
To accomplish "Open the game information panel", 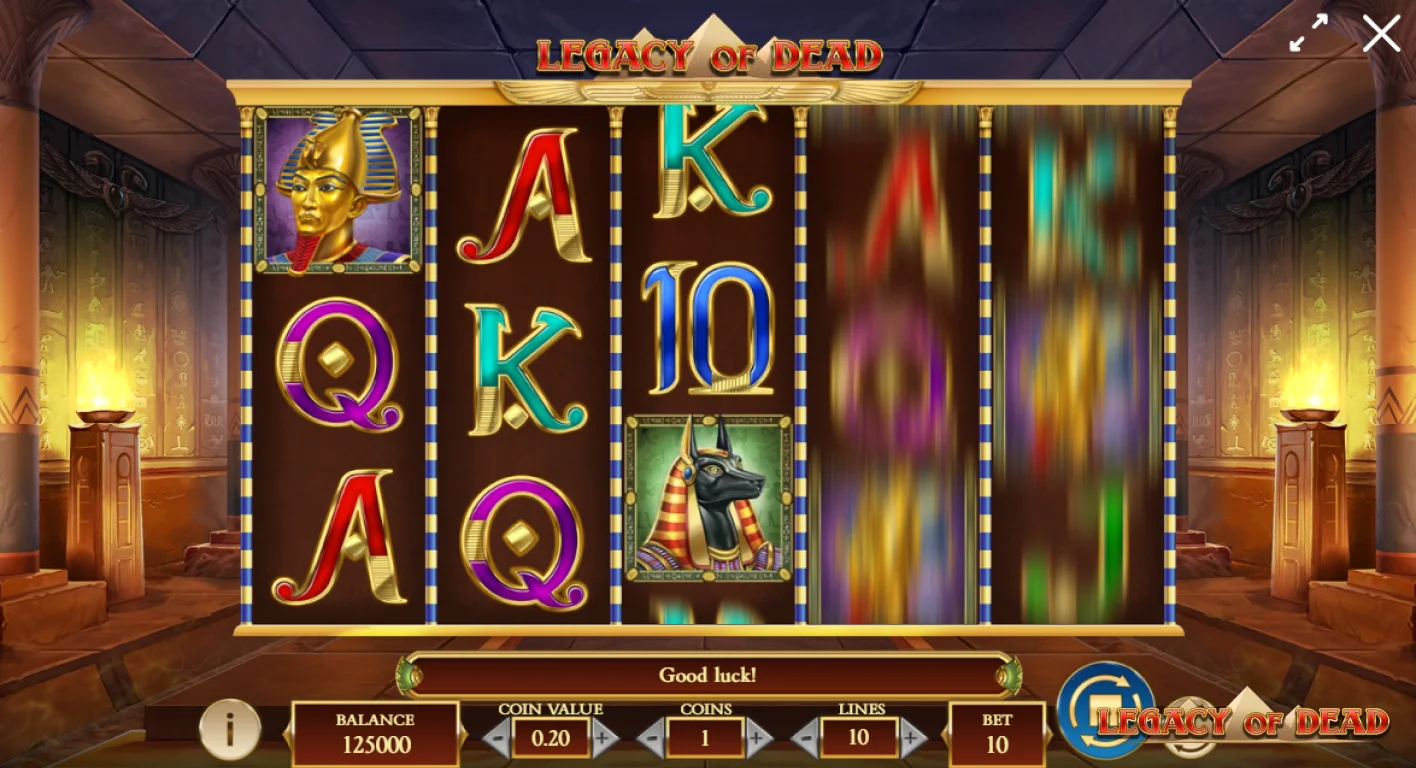I will (230, 732).
